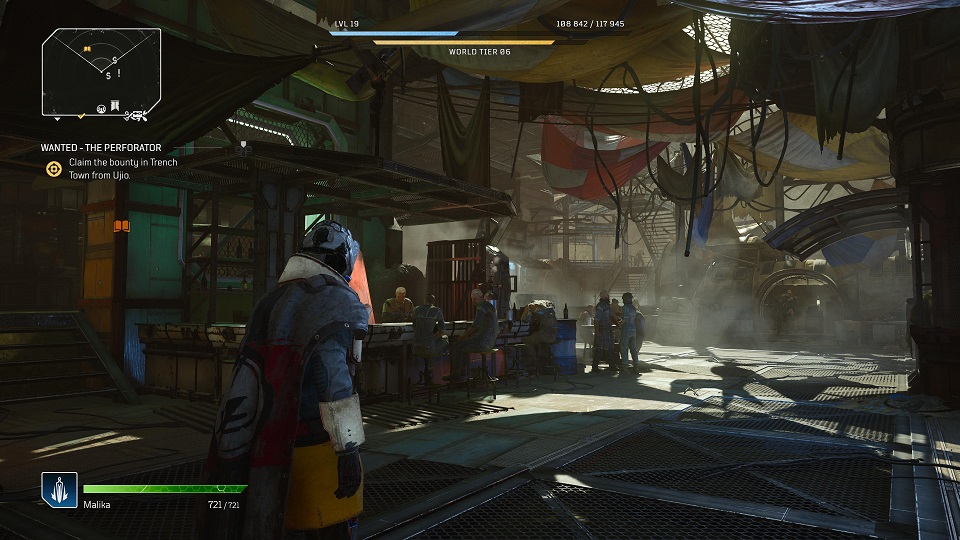Open the minimap radar panel
960x540 pixels.
101,71
